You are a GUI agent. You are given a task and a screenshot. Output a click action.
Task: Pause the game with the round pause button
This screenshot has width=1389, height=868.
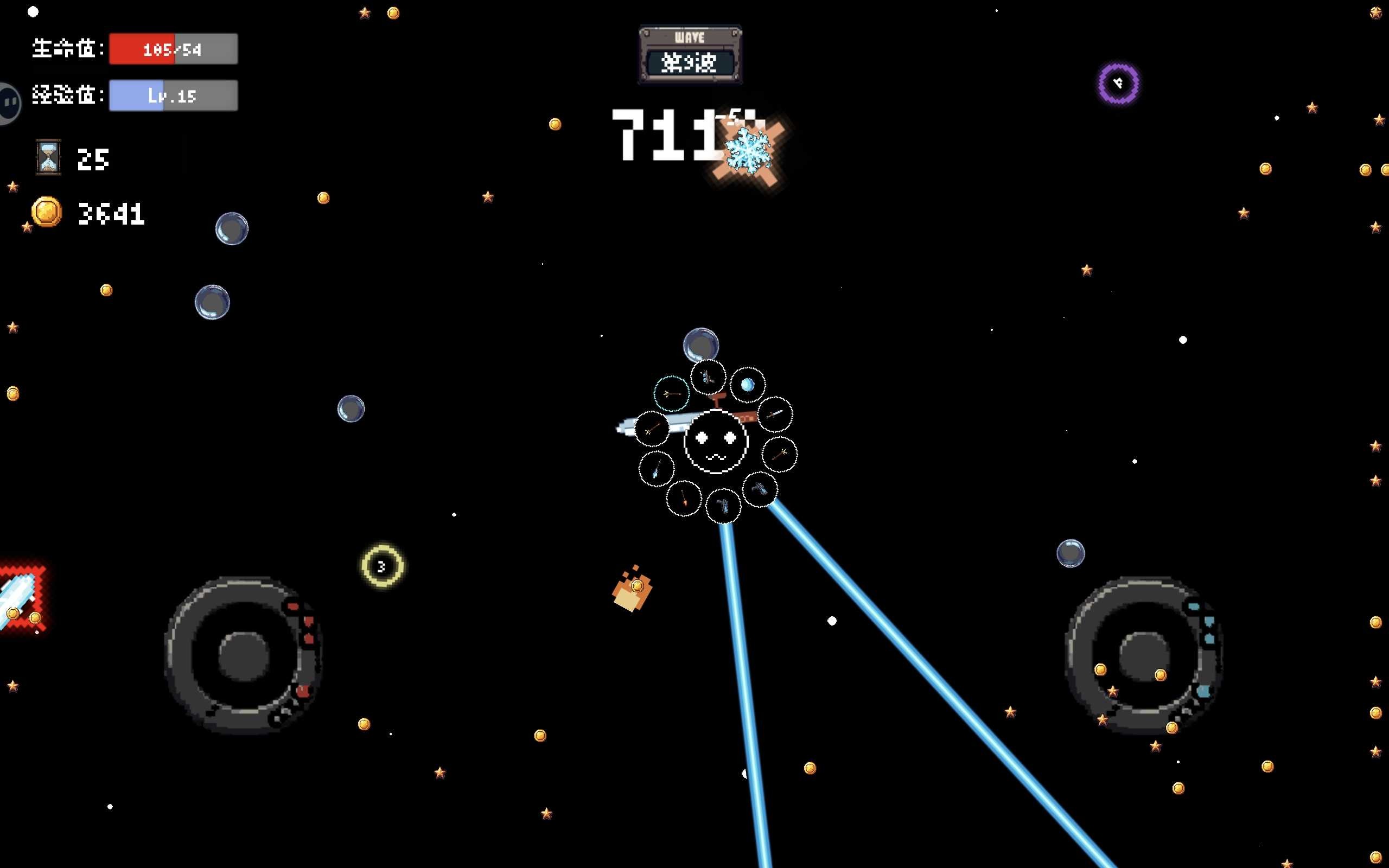(x=9, y=103)
